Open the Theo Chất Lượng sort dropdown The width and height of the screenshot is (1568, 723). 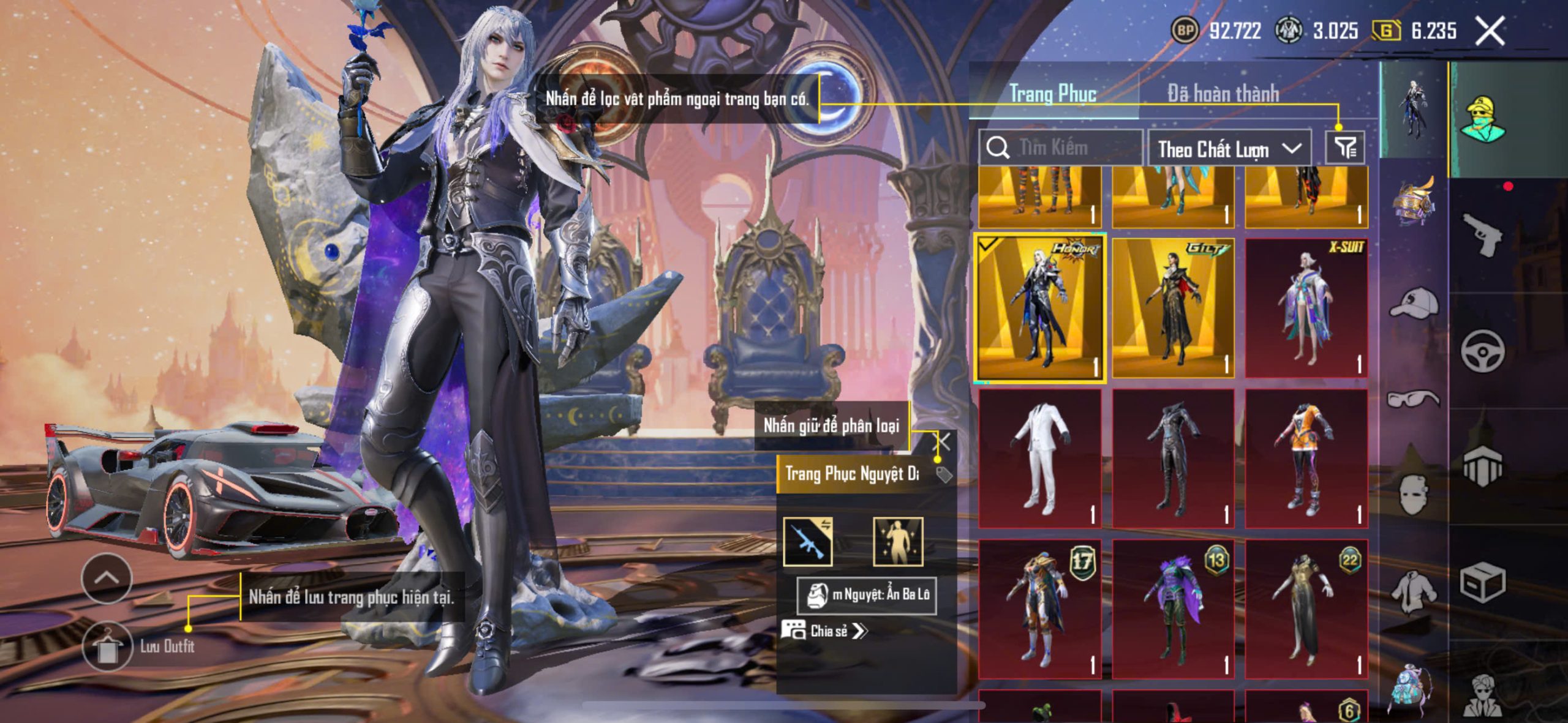click(1229, 149)
